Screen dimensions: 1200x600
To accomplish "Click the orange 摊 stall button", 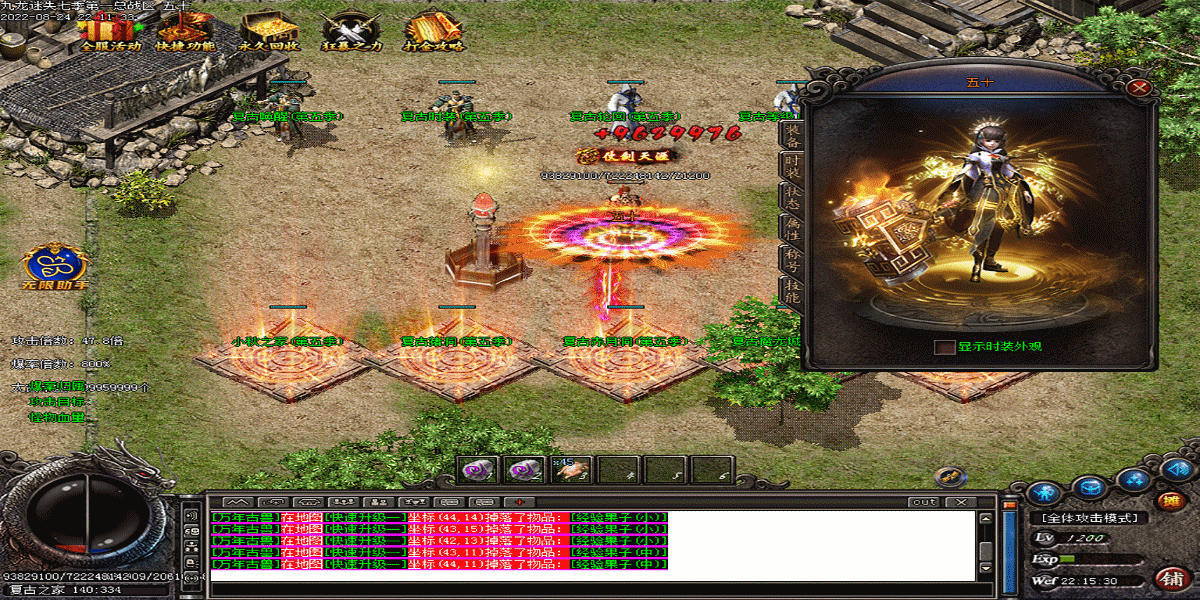I will (x=1166, y=501).
